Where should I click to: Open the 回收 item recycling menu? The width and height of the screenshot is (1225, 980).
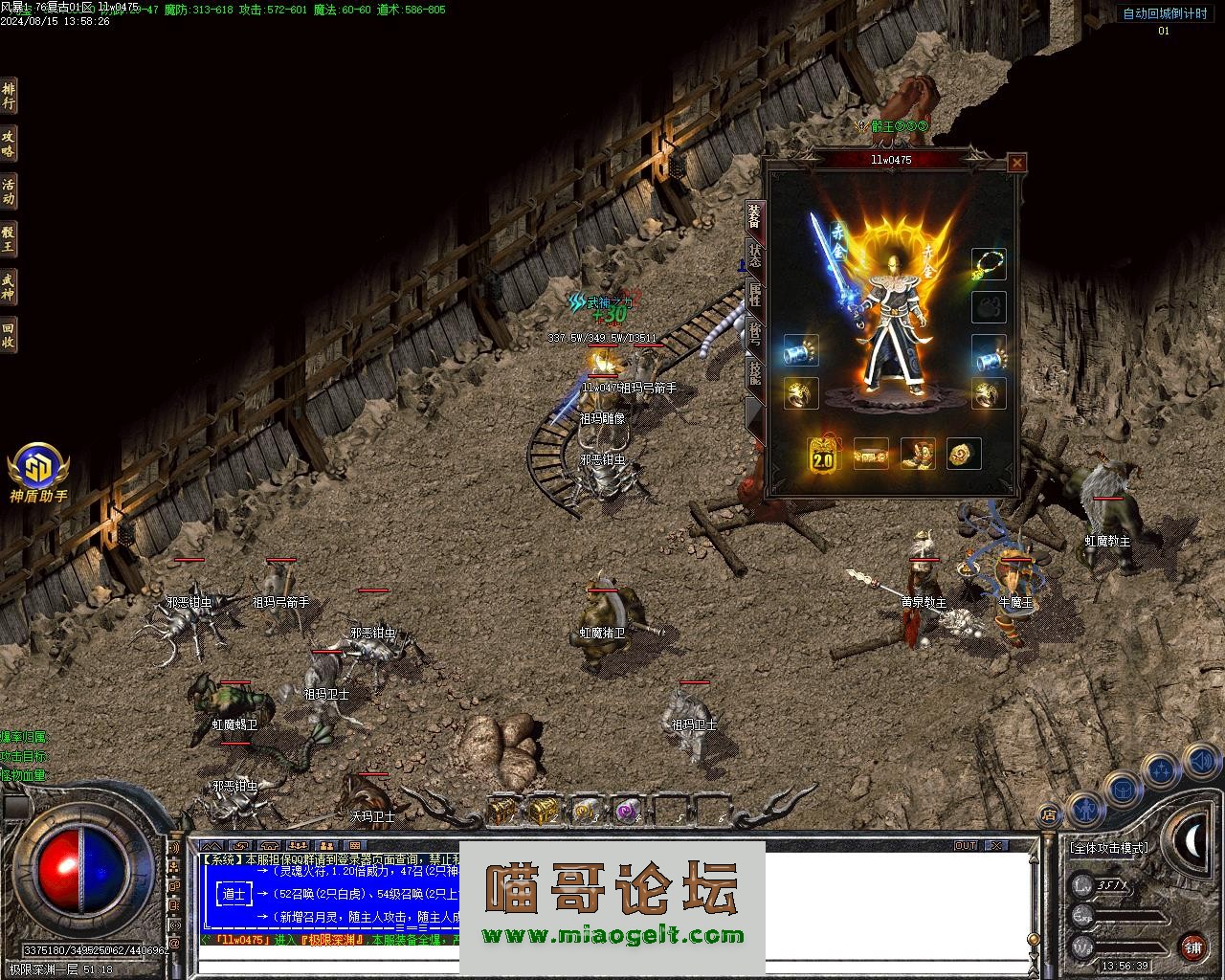(9, 335)
